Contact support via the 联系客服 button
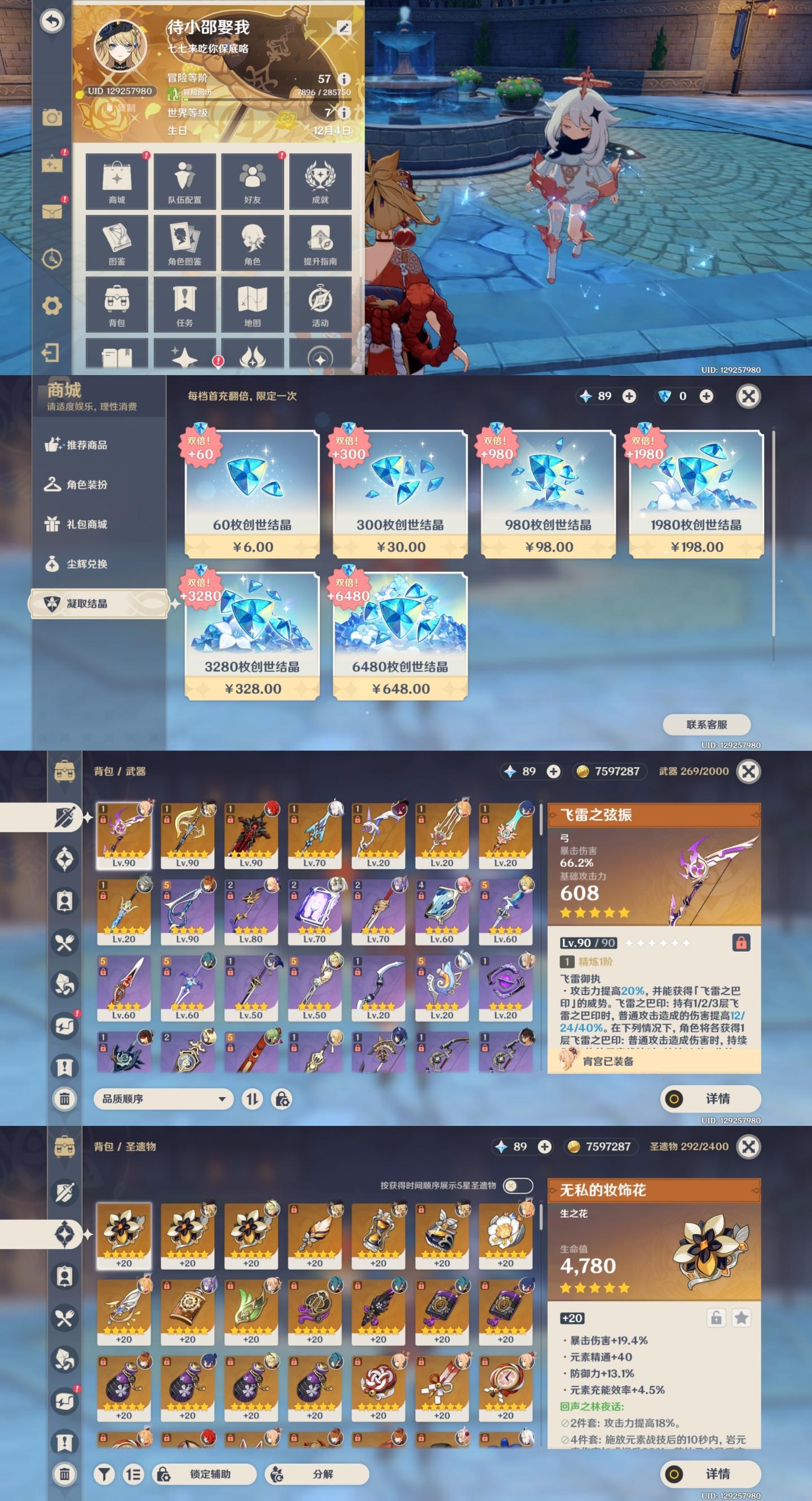This screenshot has height=1501, width=812. click(707, 725)
